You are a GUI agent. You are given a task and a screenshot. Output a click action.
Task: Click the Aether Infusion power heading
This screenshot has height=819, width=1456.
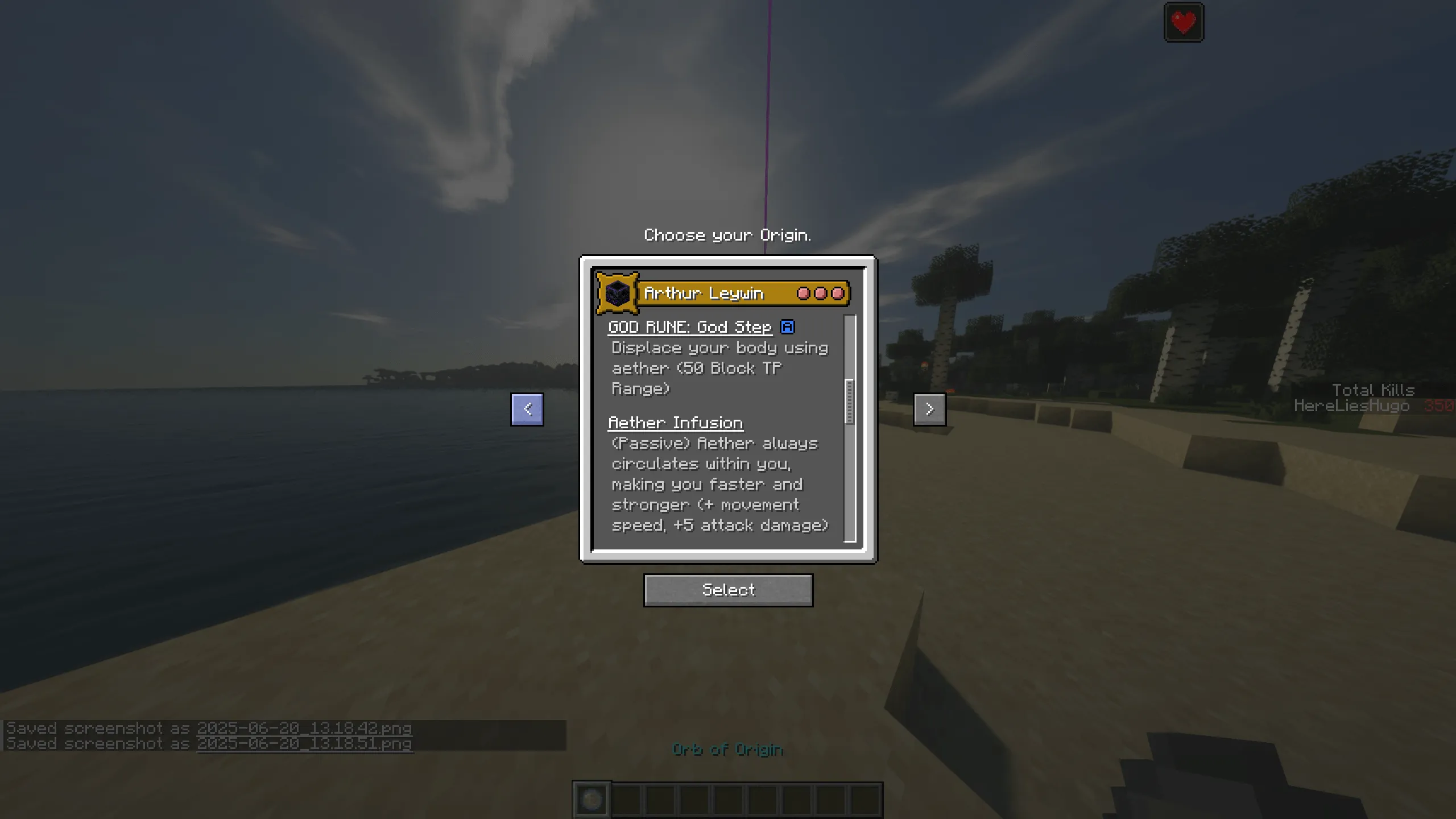[x=676, y=422]
